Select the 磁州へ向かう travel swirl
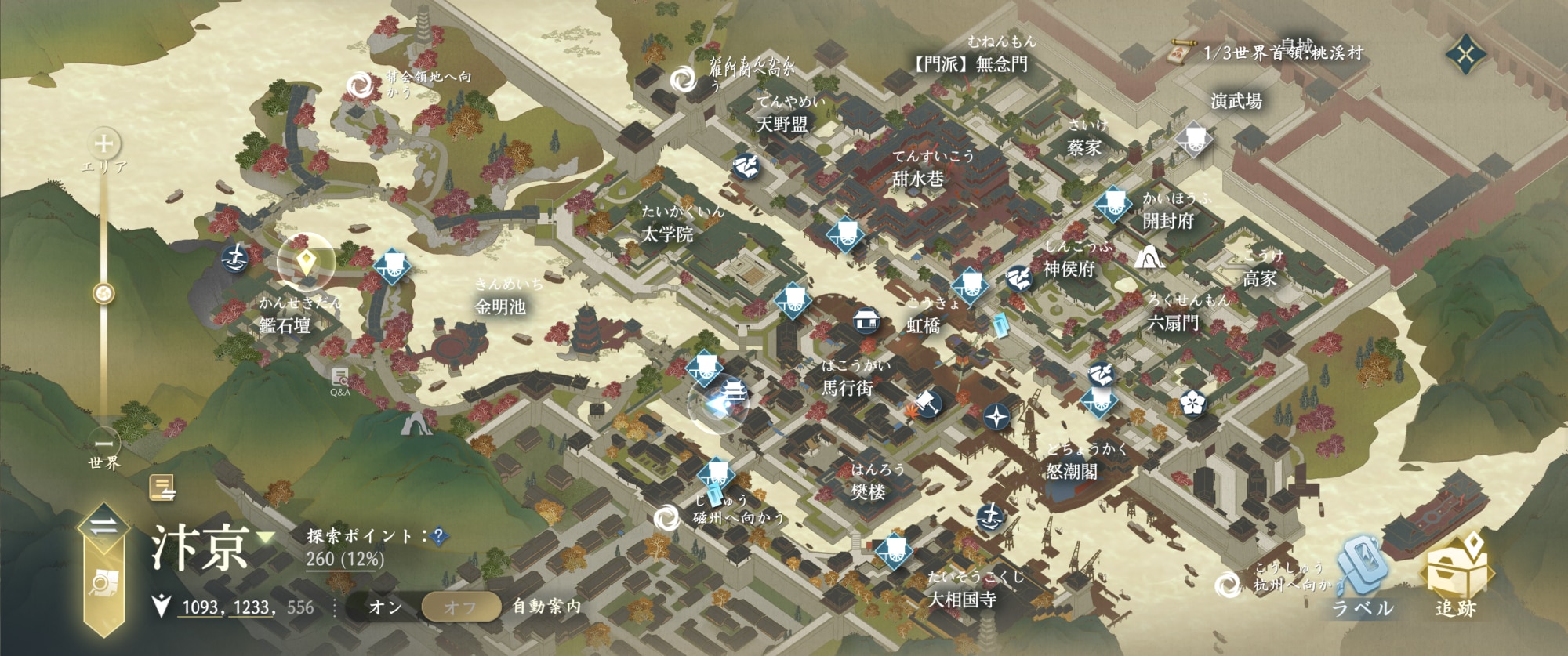 [666, 517]
